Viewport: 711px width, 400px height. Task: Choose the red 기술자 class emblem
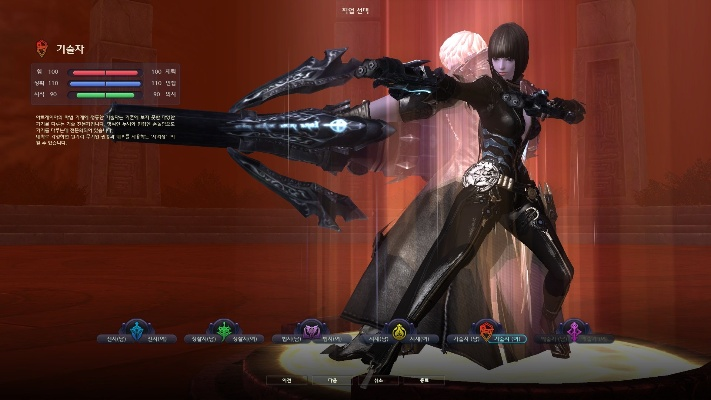point(487,331)
